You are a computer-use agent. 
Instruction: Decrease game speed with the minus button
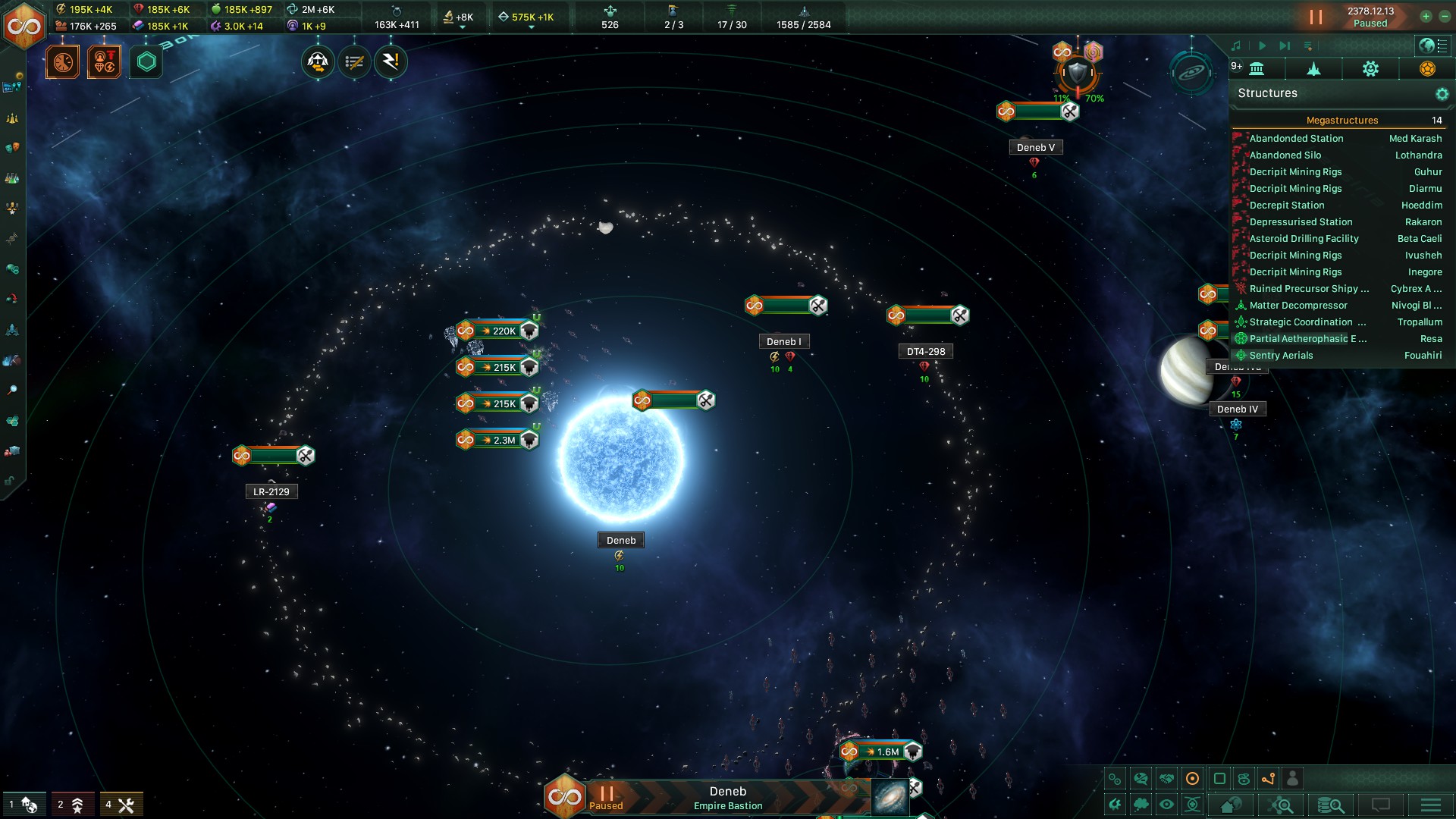point(1445,17)
